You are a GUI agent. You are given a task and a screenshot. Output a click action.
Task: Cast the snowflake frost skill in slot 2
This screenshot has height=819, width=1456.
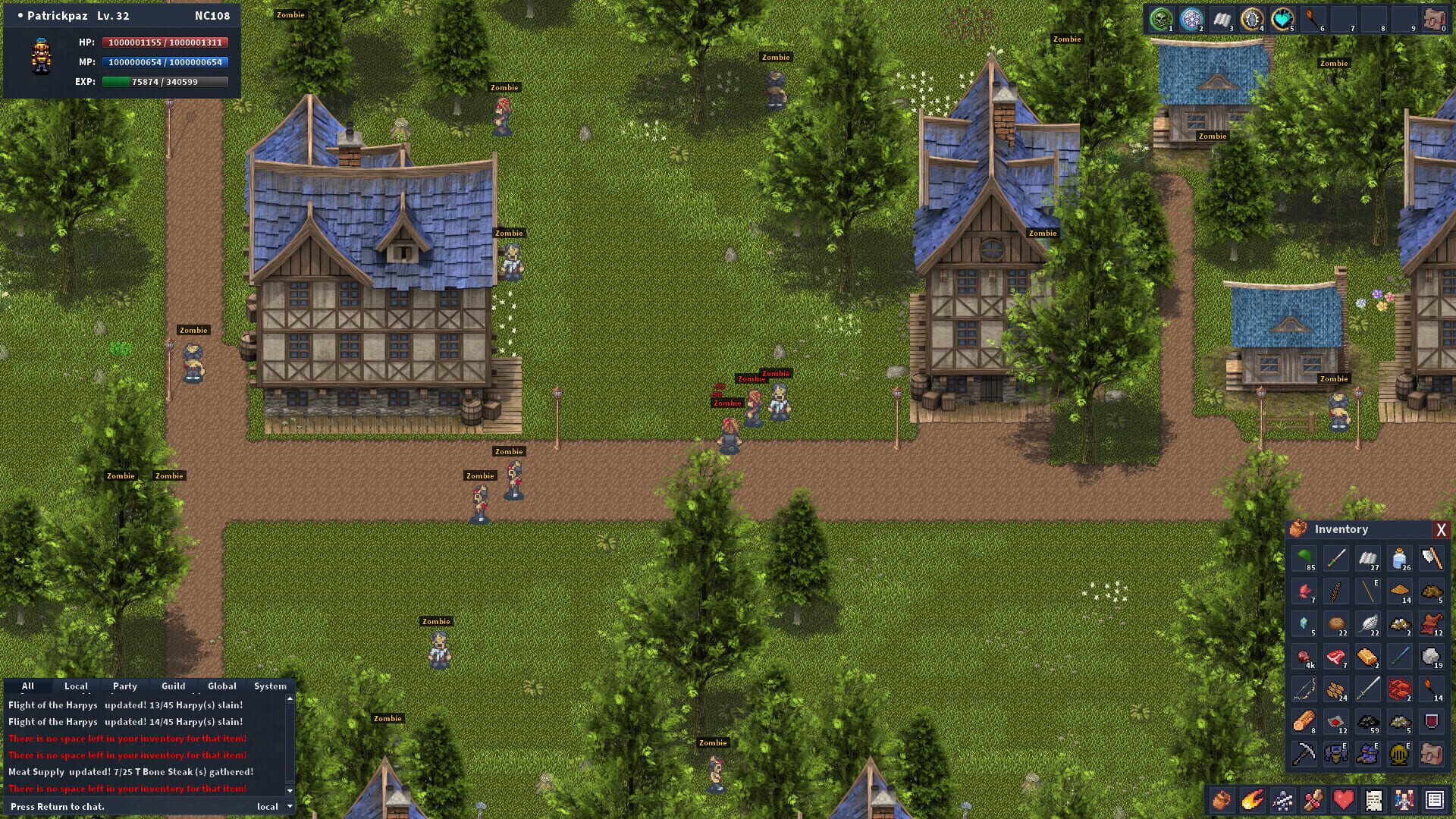tap(1192, 19)
